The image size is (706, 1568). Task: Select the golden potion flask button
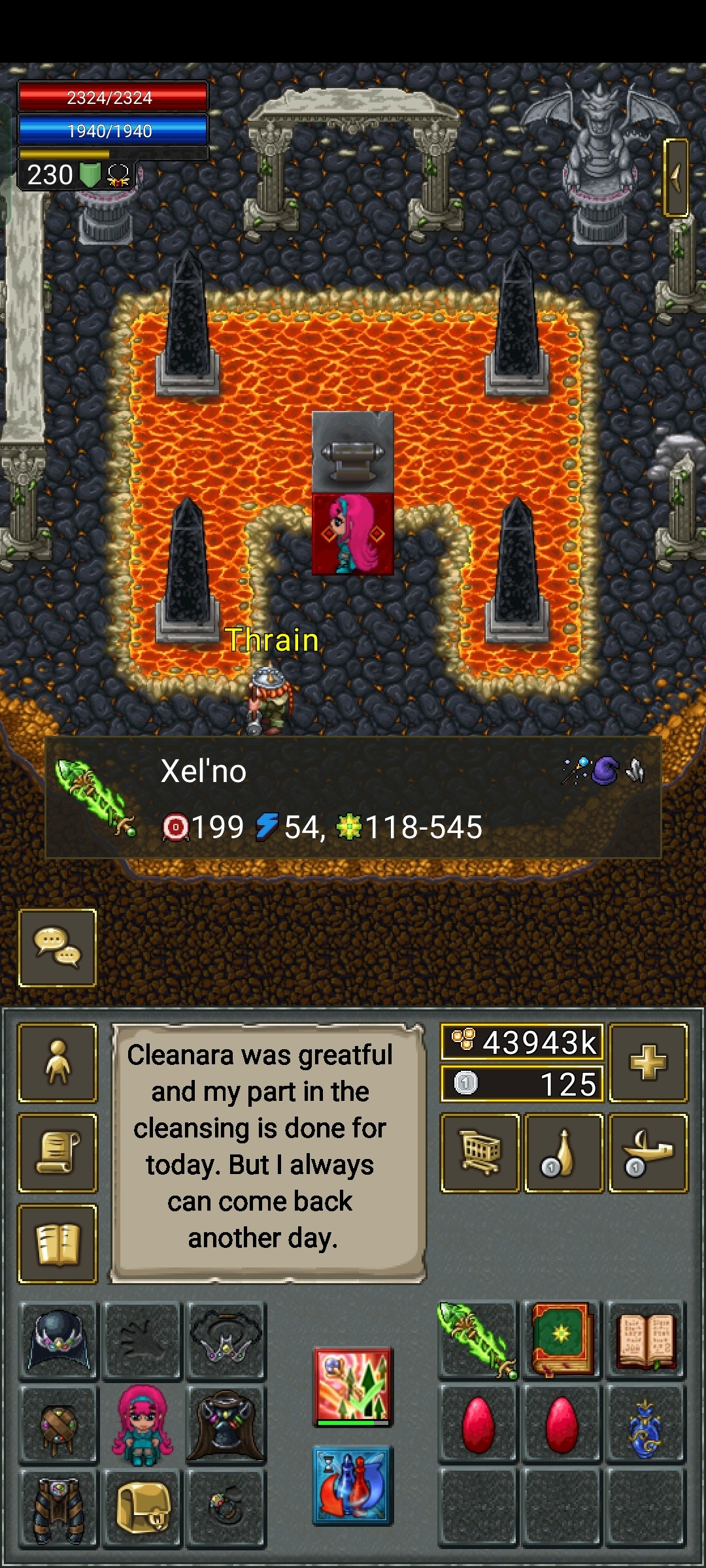click(x=563, y=1152)
